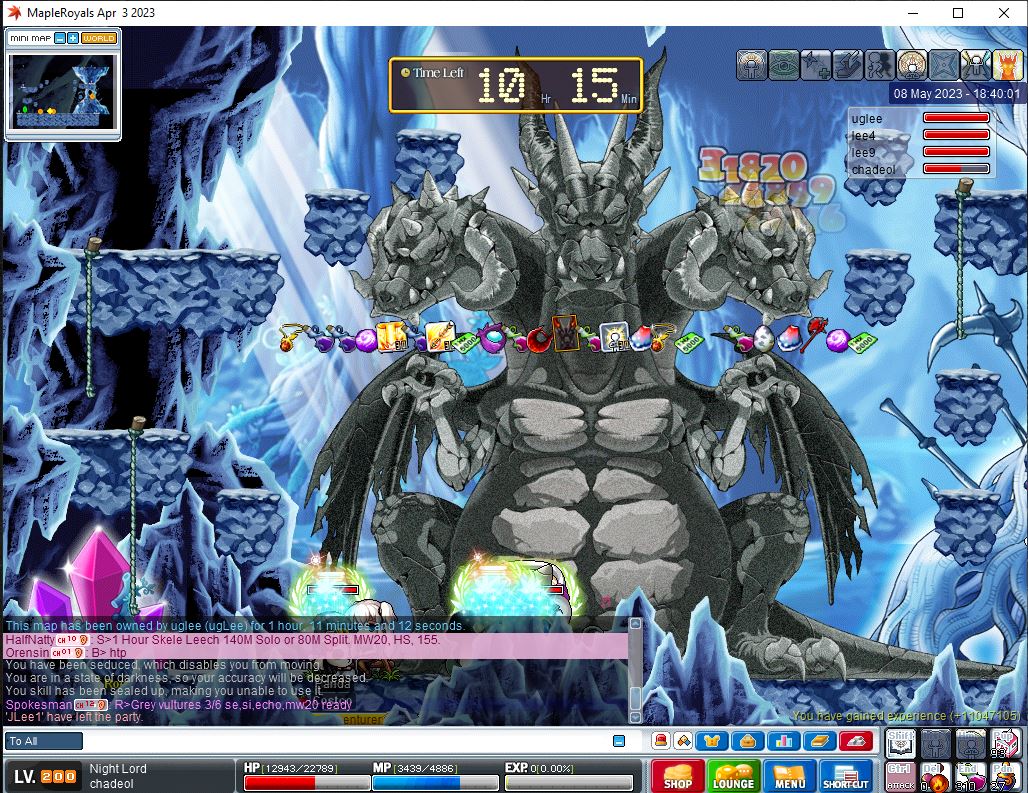Click the green eye buff icon
Image resolution: width=1028 pixels, height=793 pixels.
[783, 65]
